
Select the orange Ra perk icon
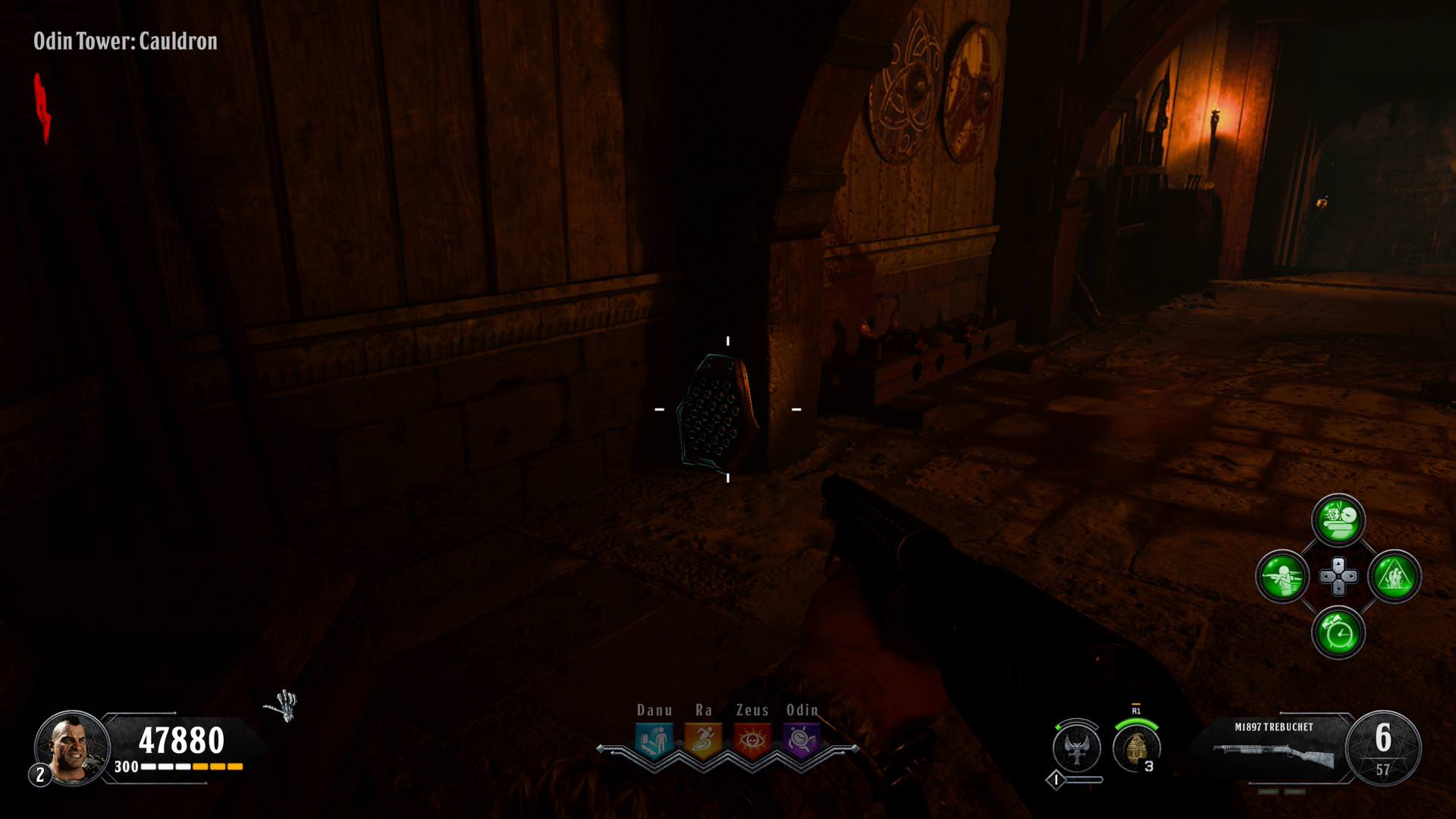pyautogui.click(x=703, y=739)
